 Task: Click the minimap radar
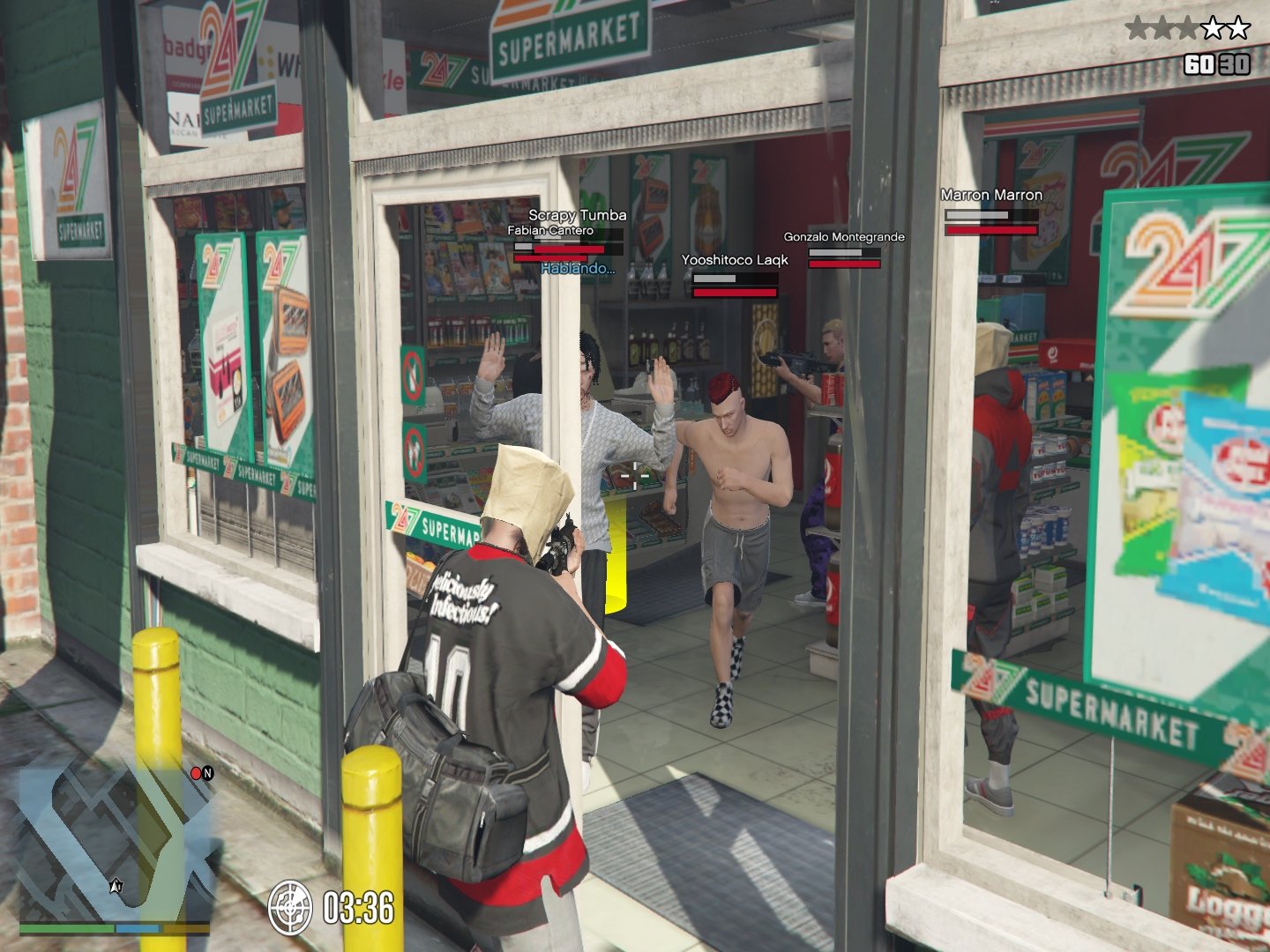pyautogui.click(x=115, y=842)
